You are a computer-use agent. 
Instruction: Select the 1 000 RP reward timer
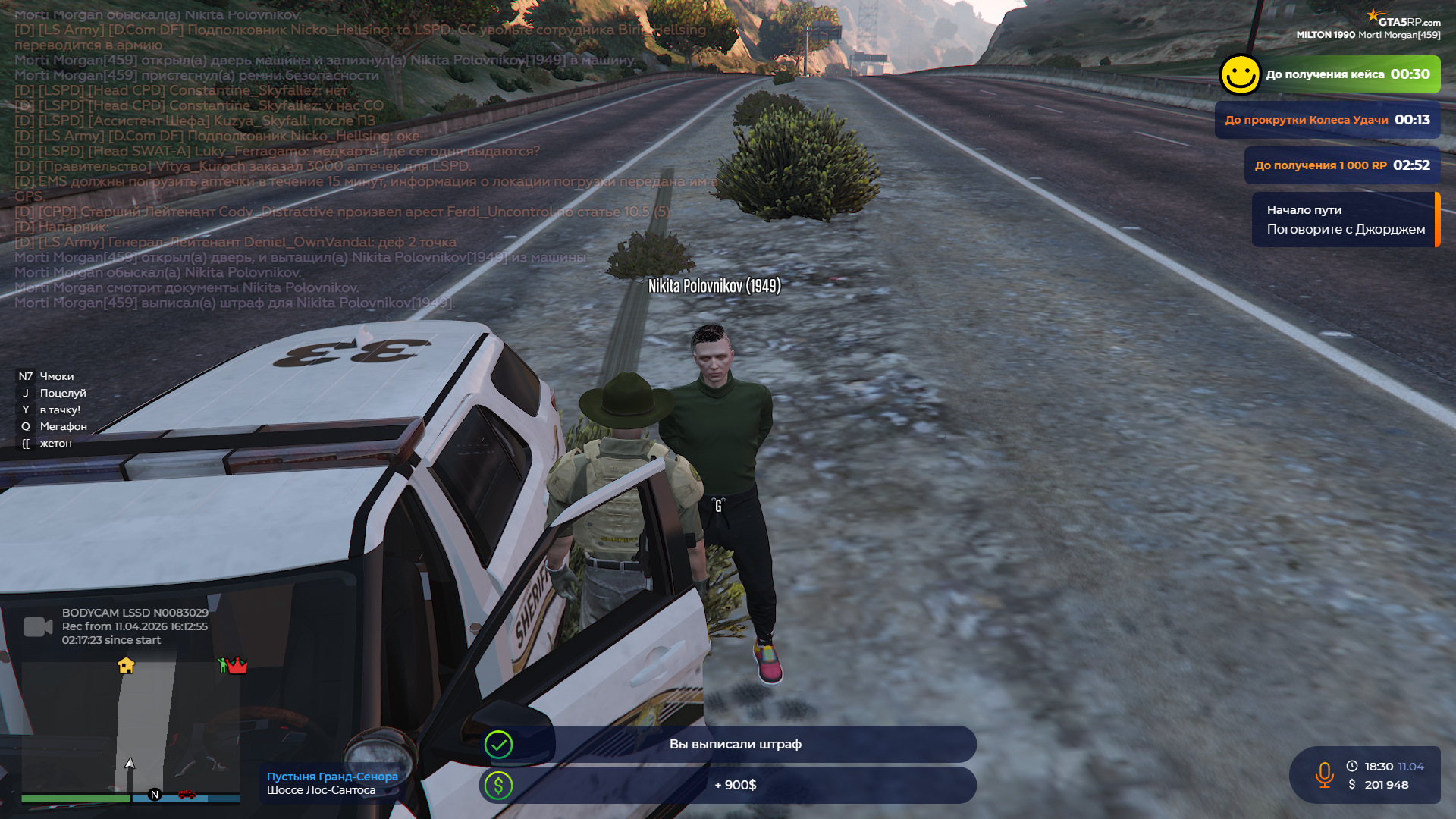(x=1341, y=165)
